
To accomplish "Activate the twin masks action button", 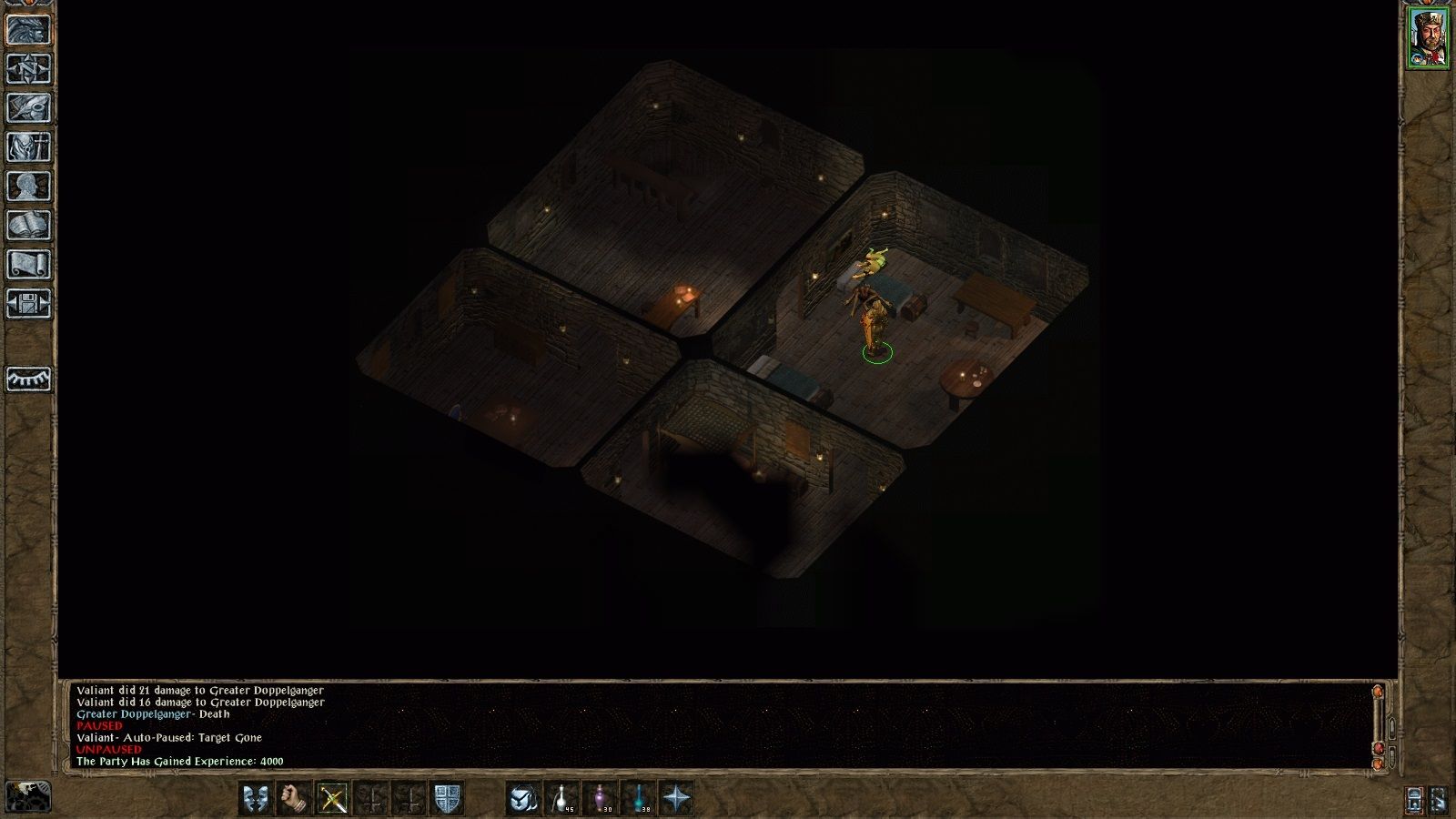I will coord(257,798).
